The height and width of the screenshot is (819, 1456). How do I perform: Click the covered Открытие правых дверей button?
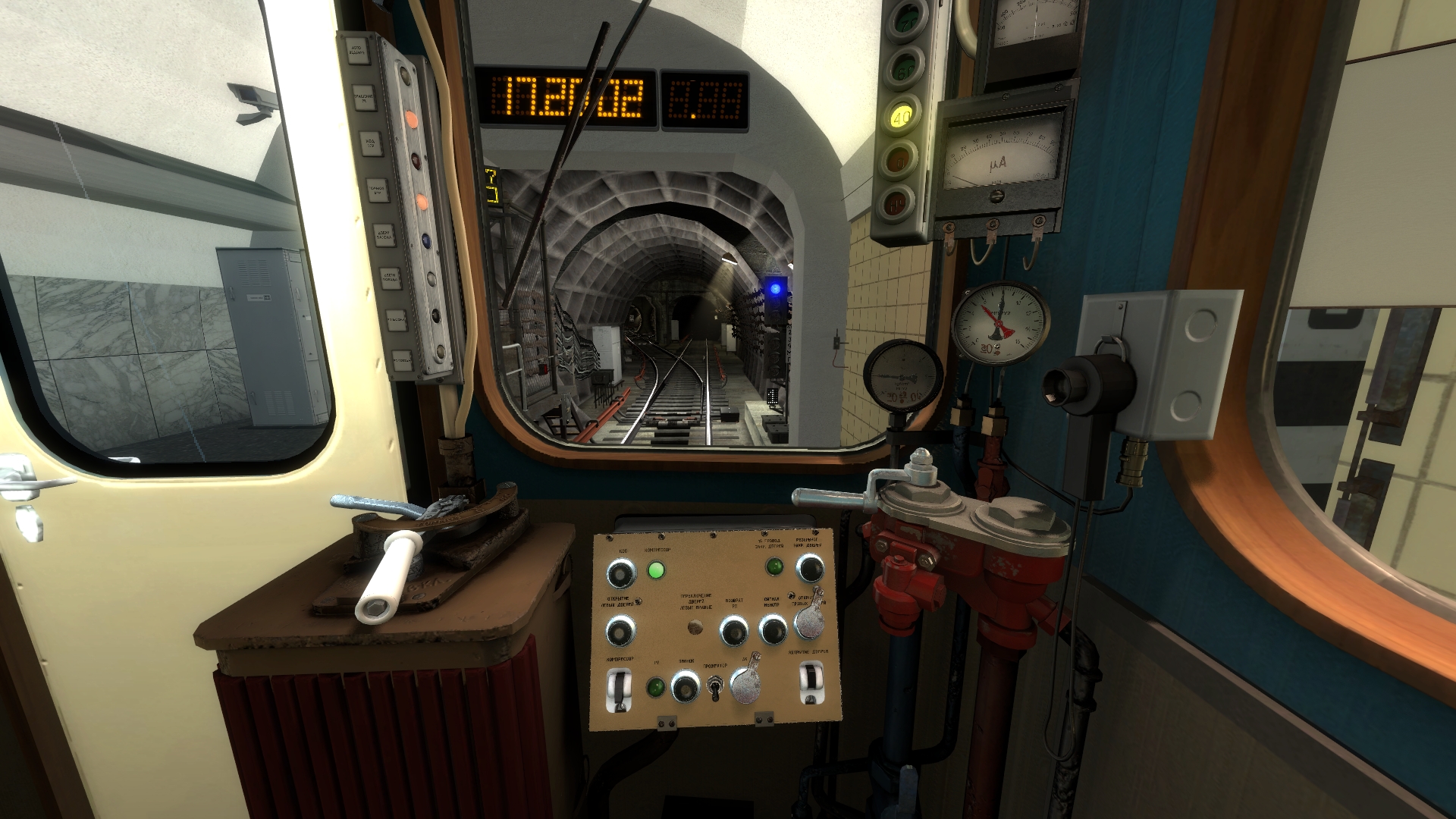pos(809,622)
